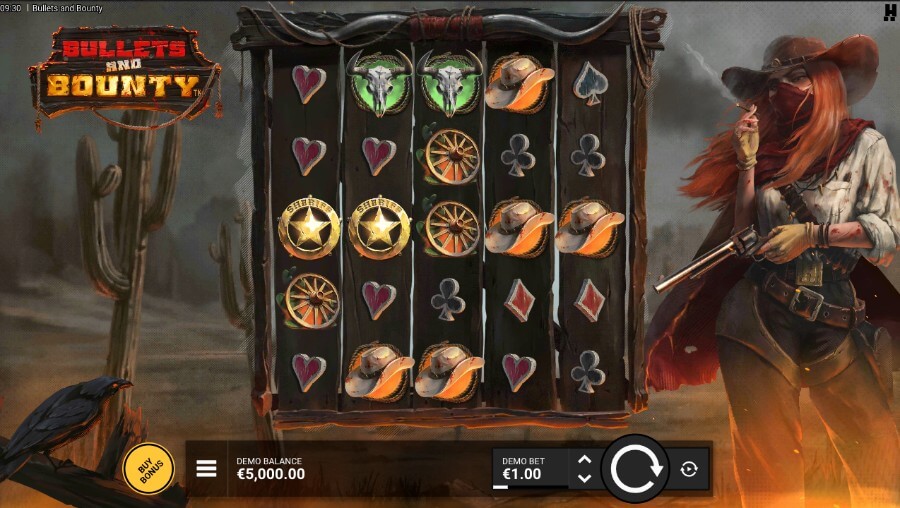Open the hamburger game menu

[206, 468]
